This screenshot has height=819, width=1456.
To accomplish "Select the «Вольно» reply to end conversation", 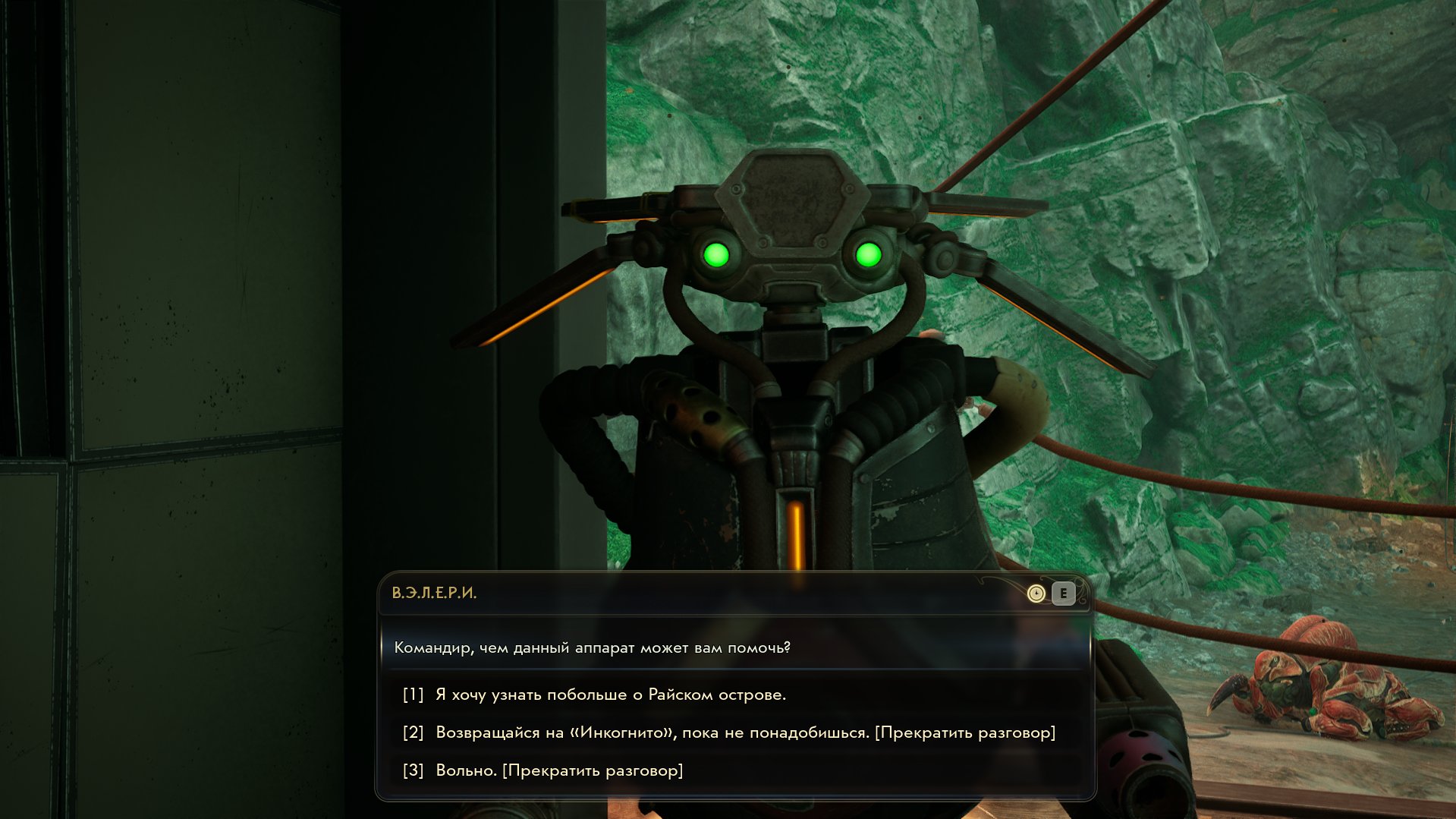I will 558,770.
